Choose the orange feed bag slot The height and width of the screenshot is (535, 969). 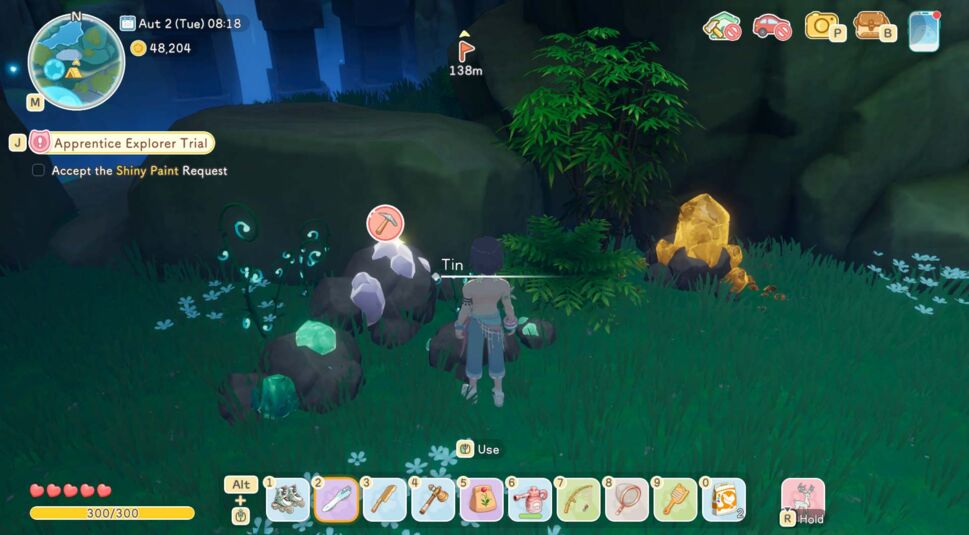pos(723,499)
